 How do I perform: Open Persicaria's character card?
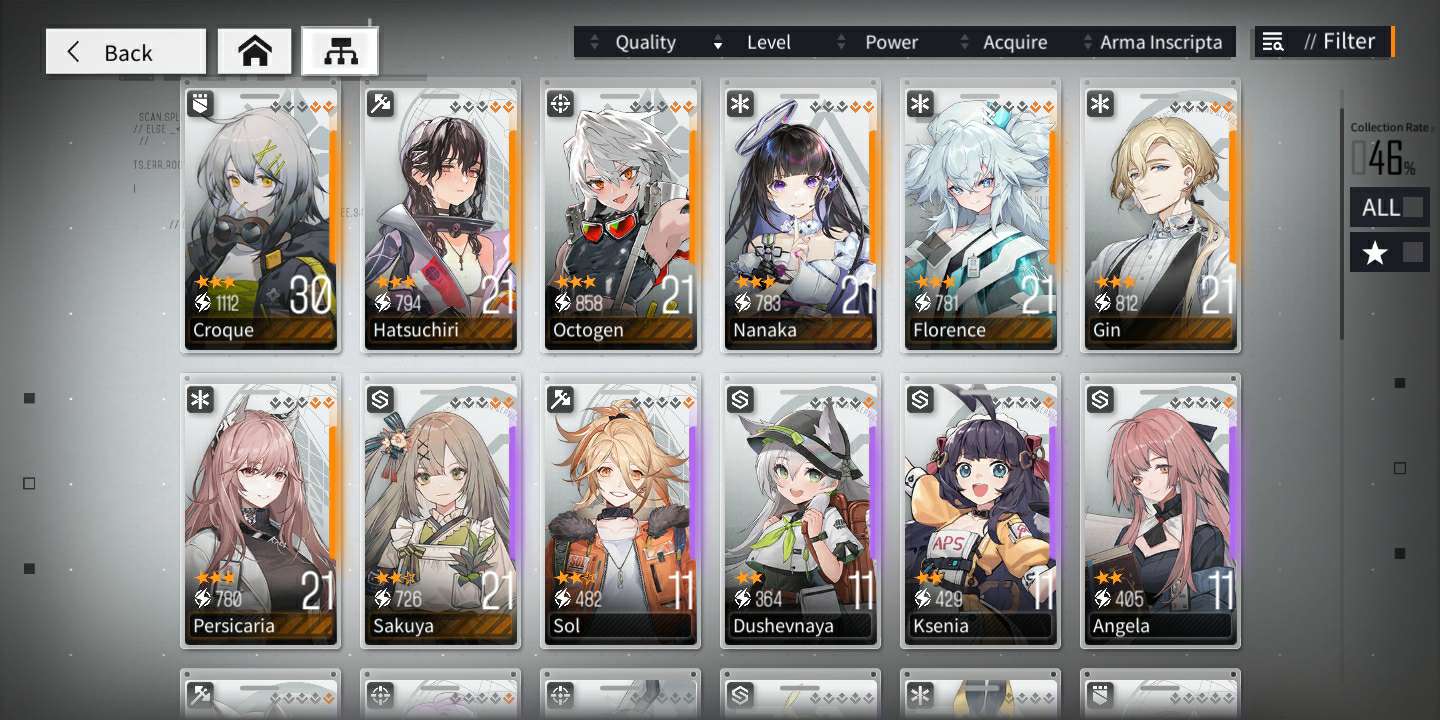(x=260, y=510)
